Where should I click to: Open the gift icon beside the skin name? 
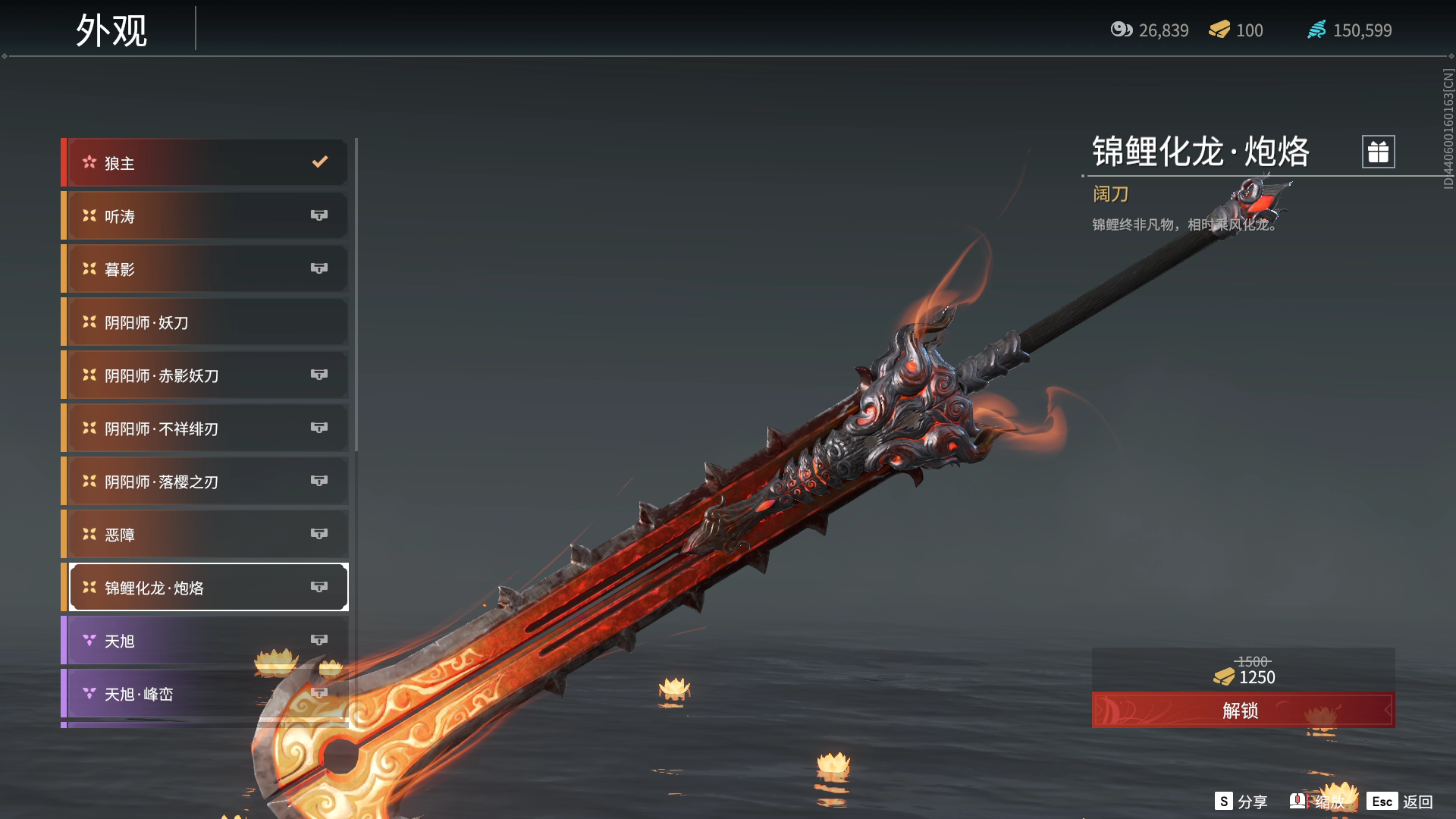[1378, 152]
